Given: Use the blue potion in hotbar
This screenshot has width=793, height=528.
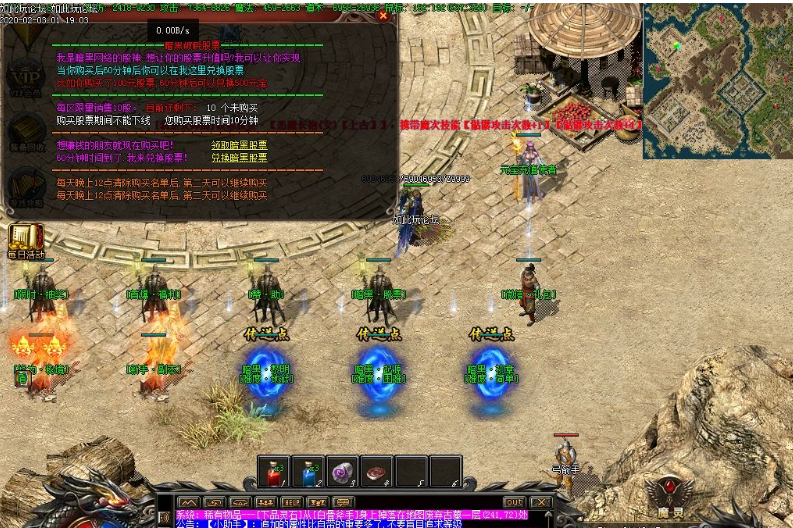Looking at the screenshot, I should point(308,472).
